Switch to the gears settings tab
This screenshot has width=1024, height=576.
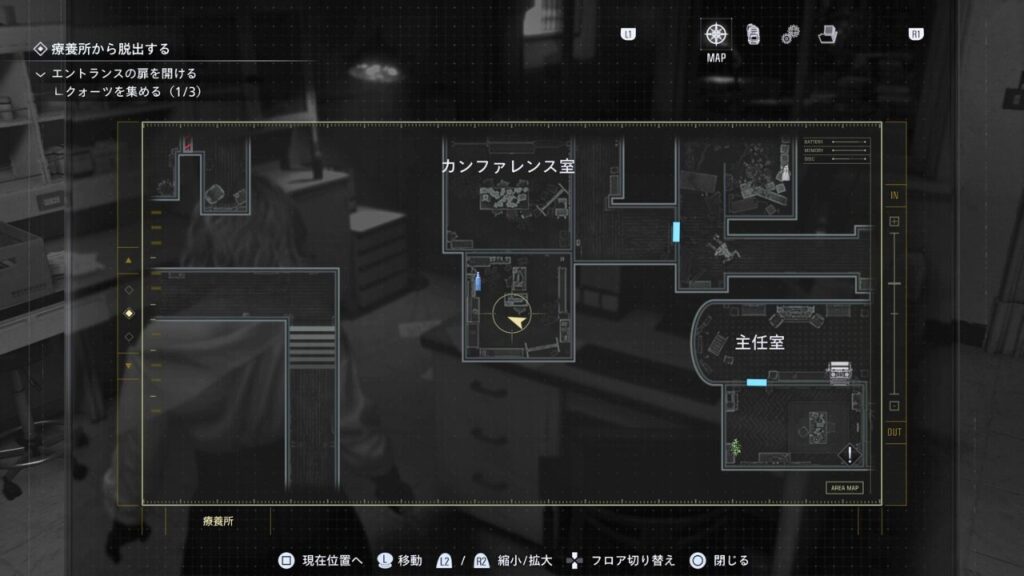tap(790, 35)
